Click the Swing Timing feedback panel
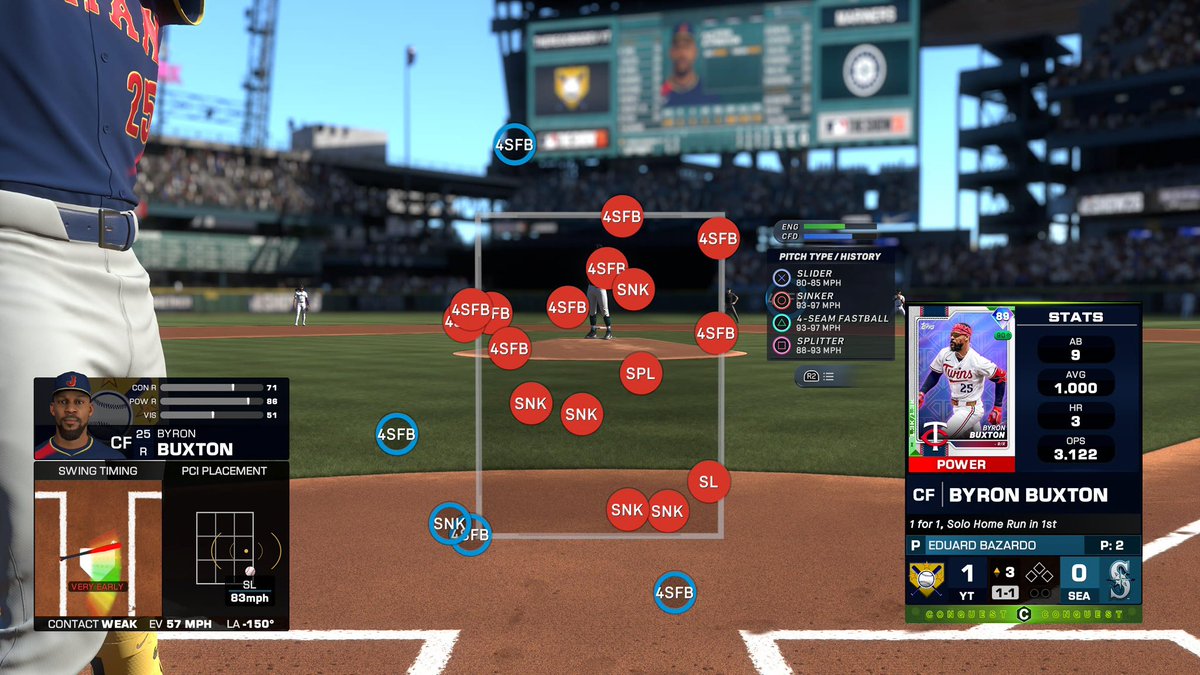Screen dimensions: 1200x675 [x=98, y=547]
